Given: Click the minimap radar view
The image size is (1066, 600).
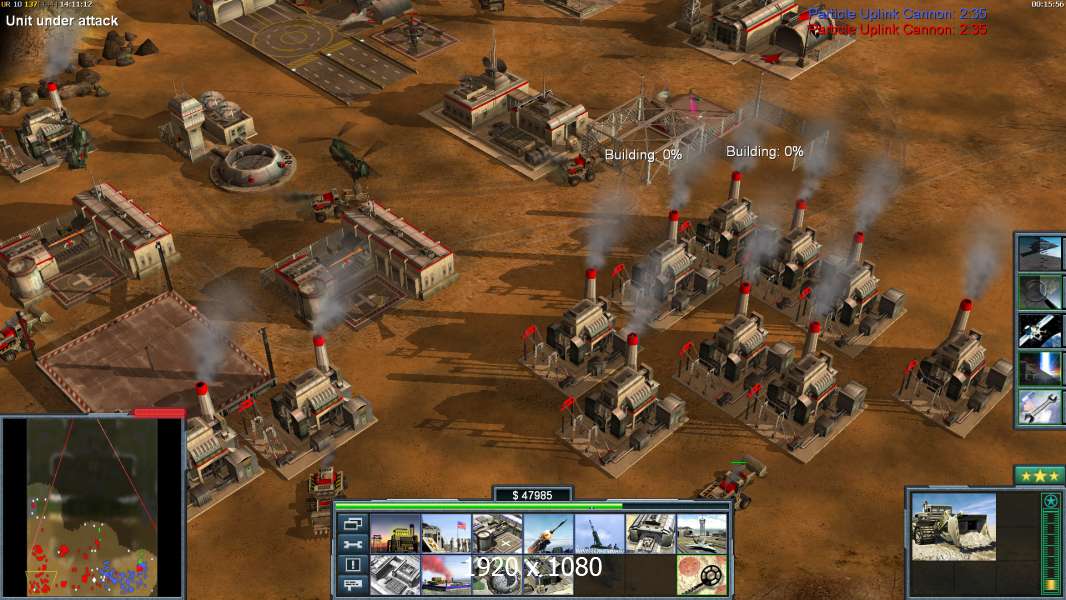Looking at the screenshot, I should pyautogui.click(x=92, y=506).
